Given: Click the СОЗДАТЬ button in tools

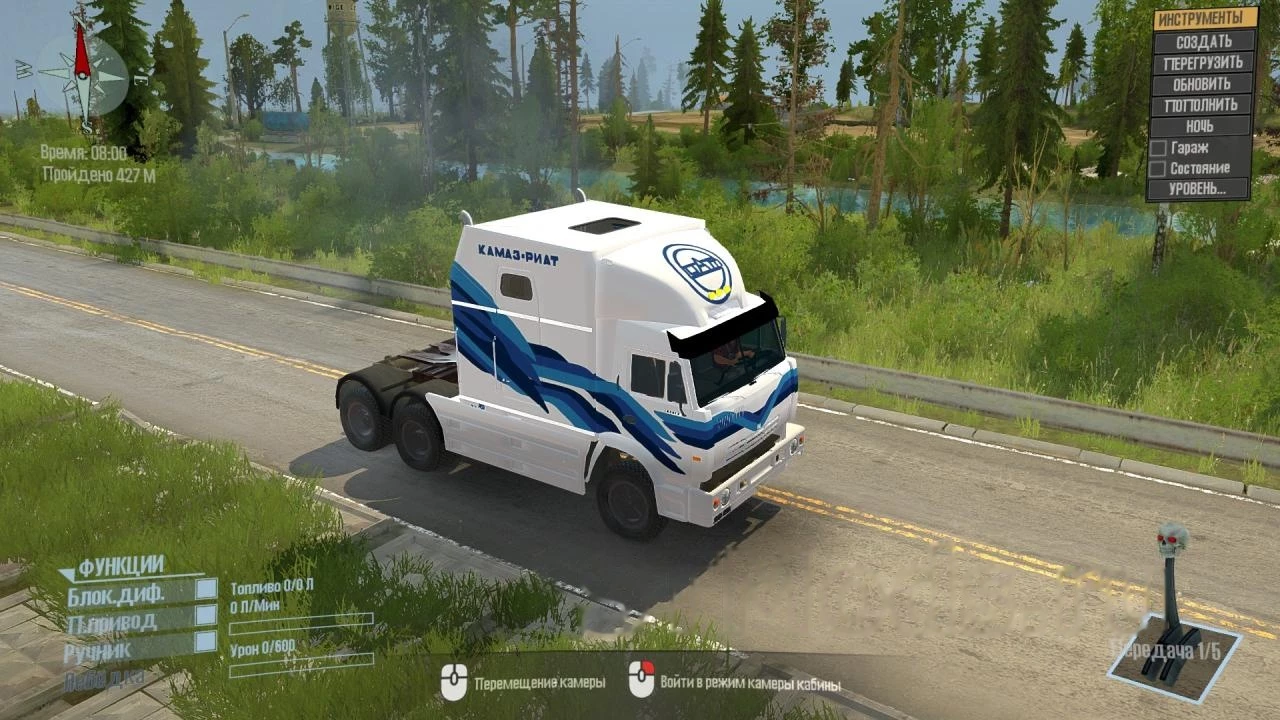Looking at the screenshot, I should click(1204, 41).
